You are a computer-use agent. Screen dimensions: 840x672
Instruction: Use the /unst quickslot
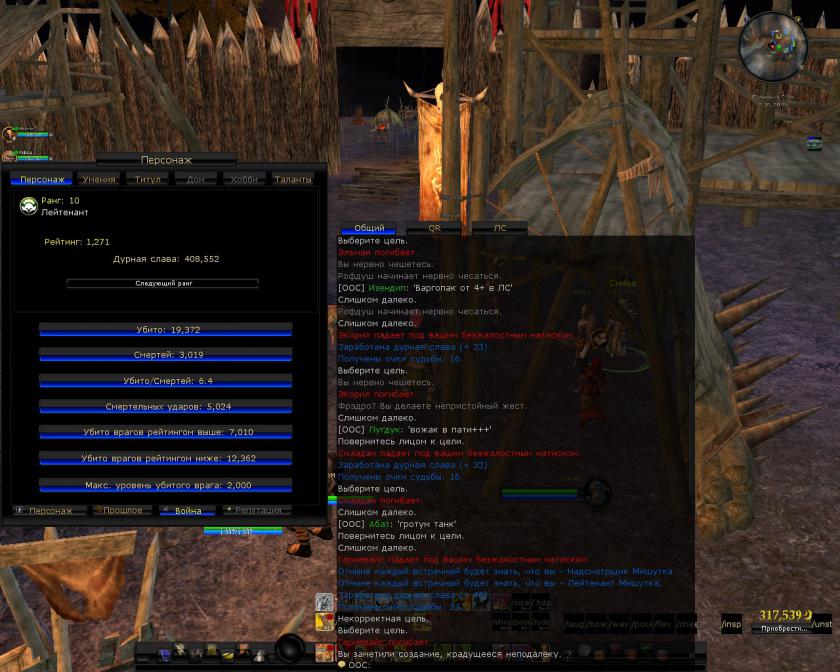pyautogui.click(x=822, y=625)
